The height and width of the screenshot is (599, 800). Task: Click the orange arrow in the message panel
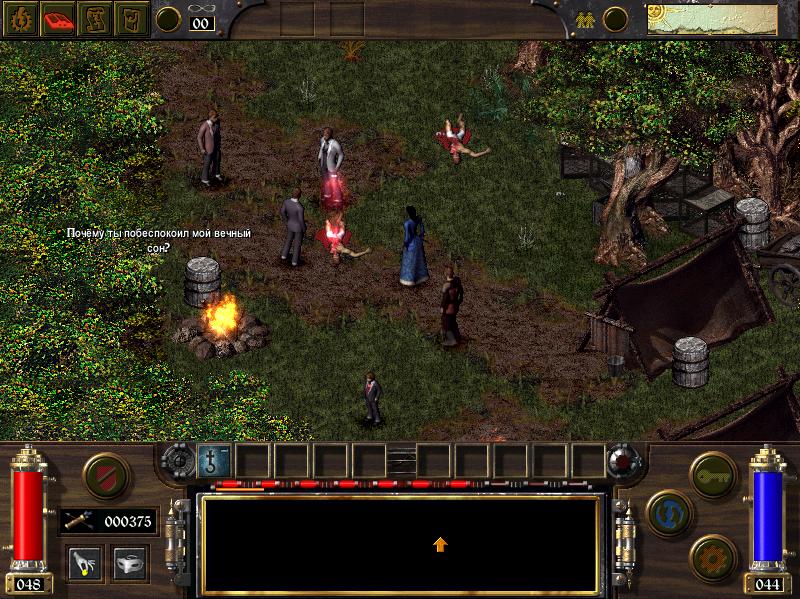click(x=440, y=544)
